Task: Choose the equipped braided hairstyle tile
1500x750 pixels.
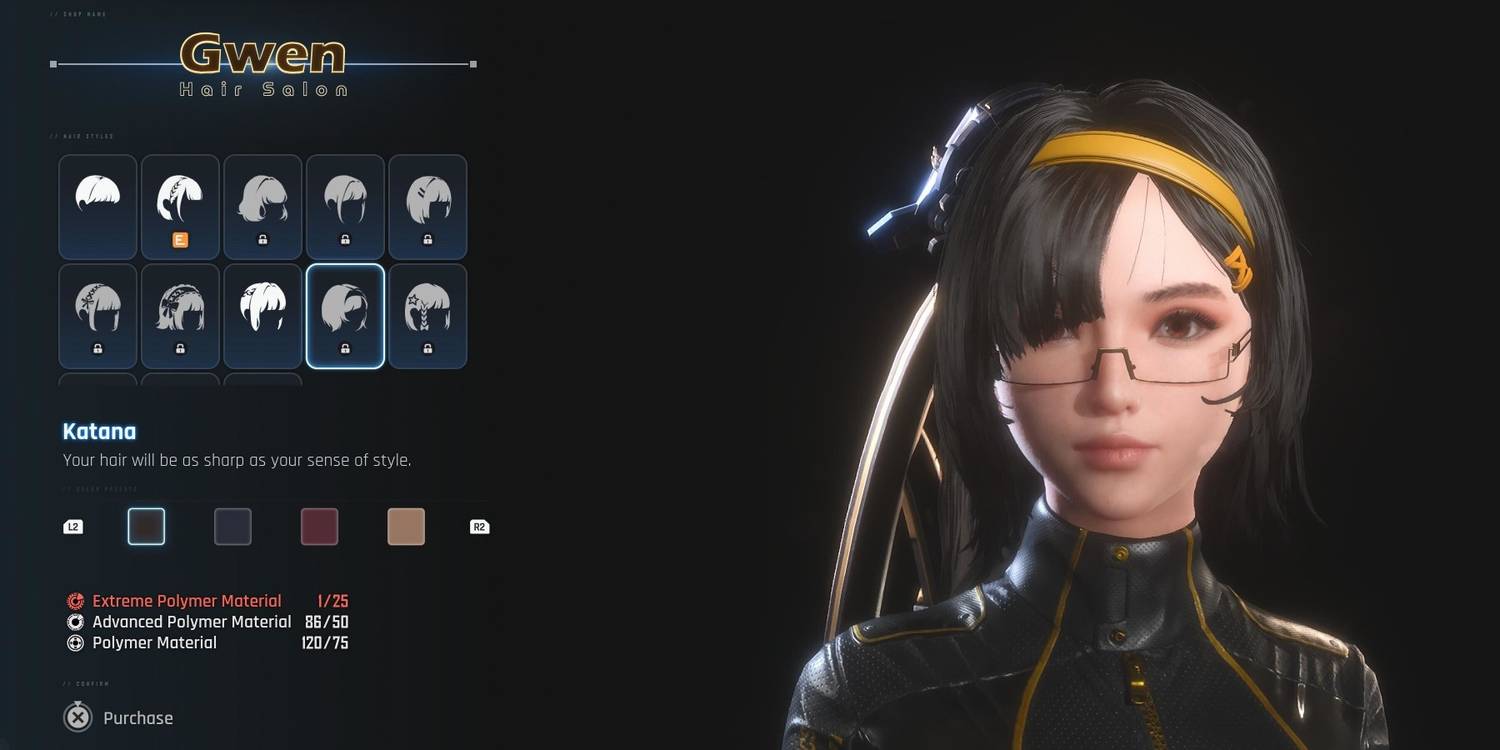Action: point(180,206)
